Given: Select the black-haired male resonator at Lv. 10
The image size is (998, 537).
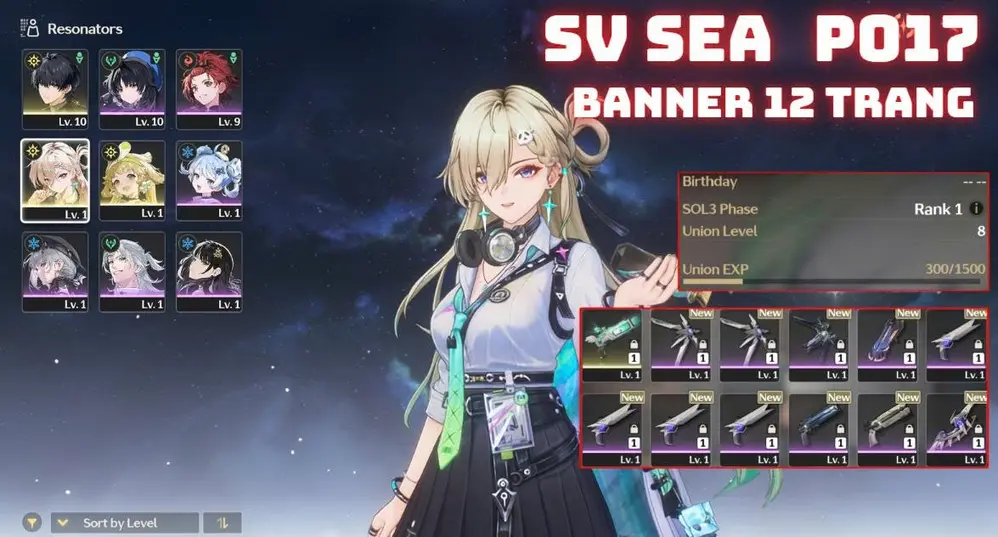Looking at the screenshot, I should pos(55,89).
